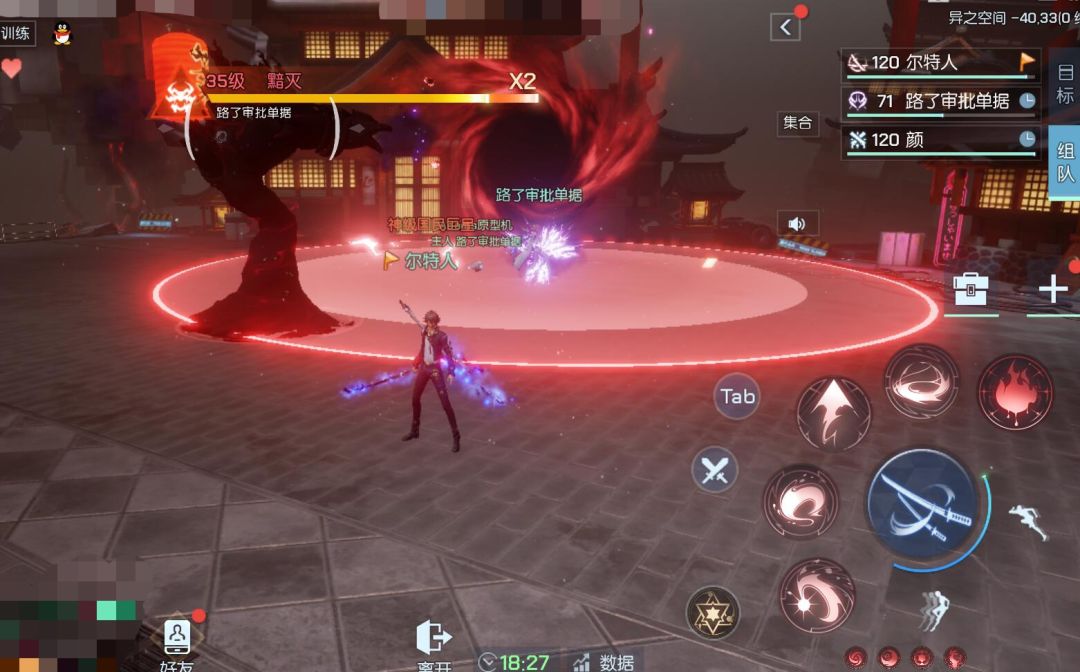The height and width of the screenshot is (672, 1080).
Task: Activate the red flame skill
Action: tap(1015, 393)
